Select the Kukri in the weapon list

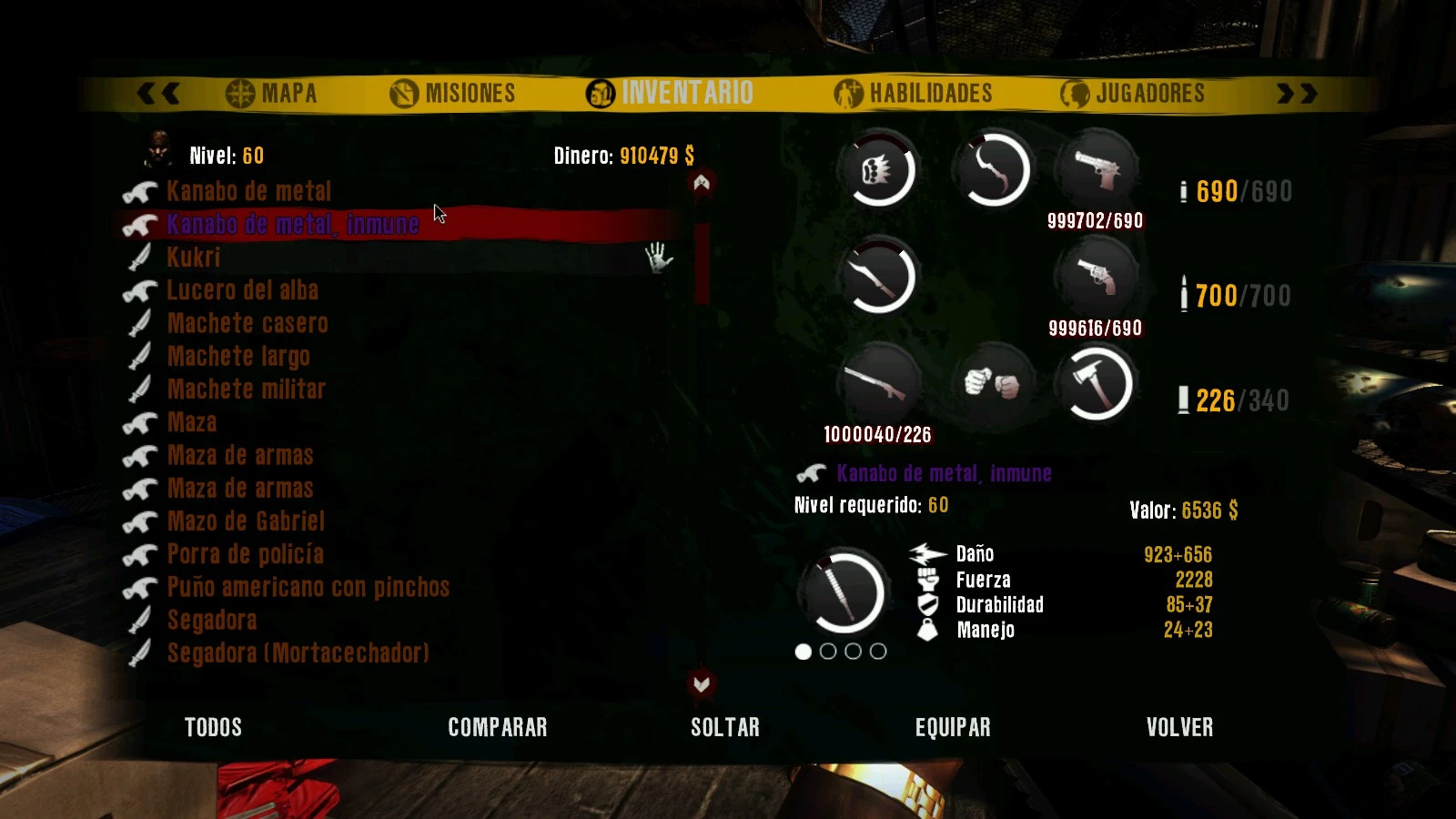click(x=193, y=258)
